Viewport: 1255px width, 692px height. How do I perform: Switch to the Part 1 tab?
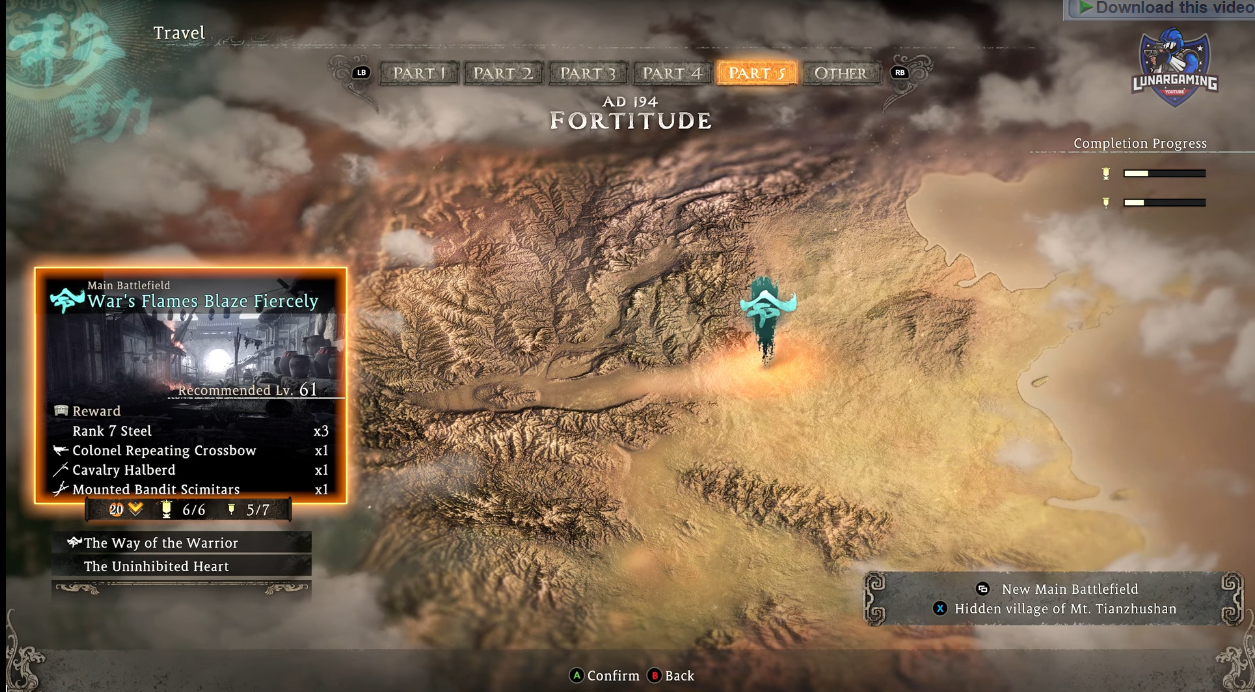tap(419, 73)
